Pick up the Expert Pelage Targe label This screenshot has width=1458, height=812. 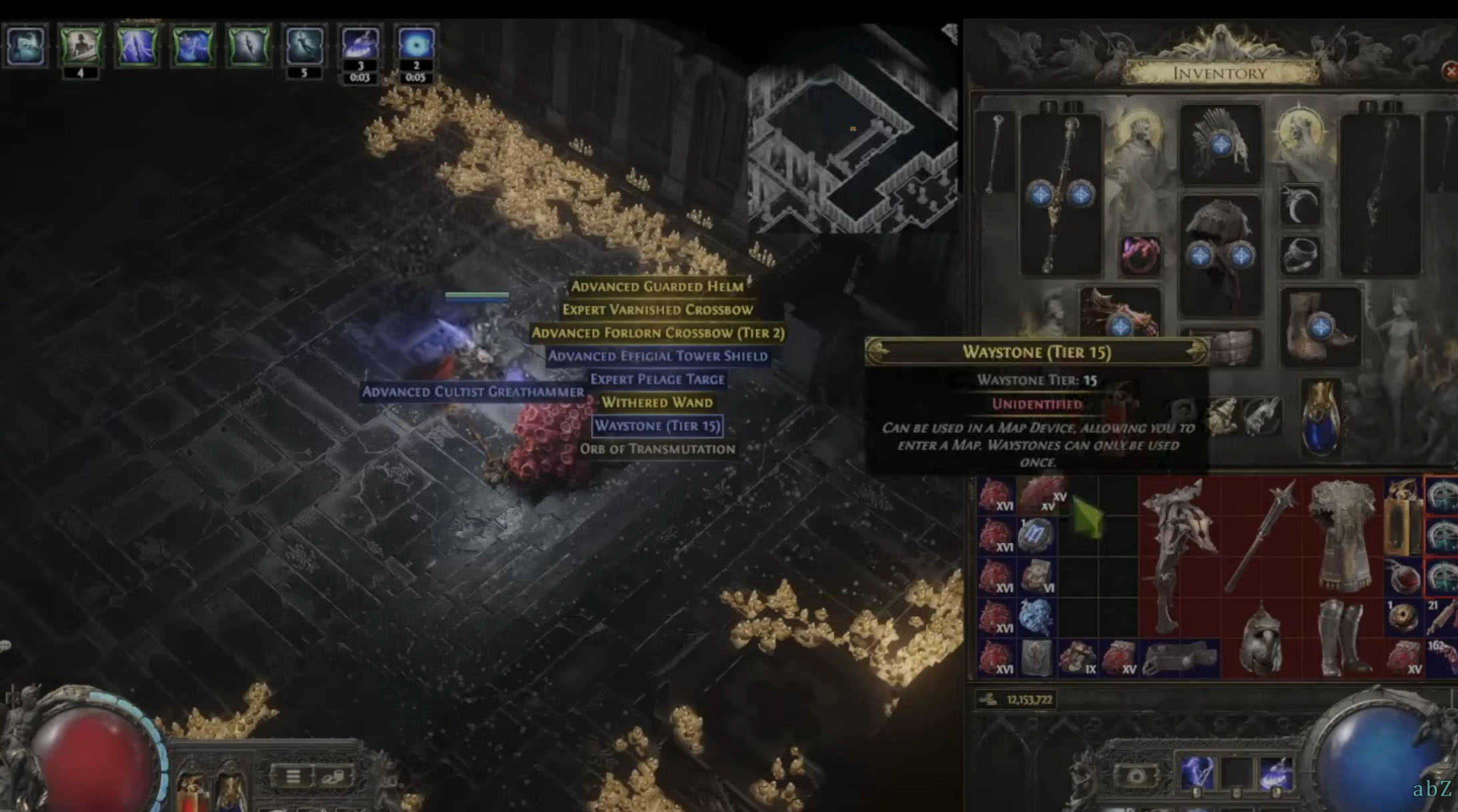pyautogui.click(x=657, y=379)
